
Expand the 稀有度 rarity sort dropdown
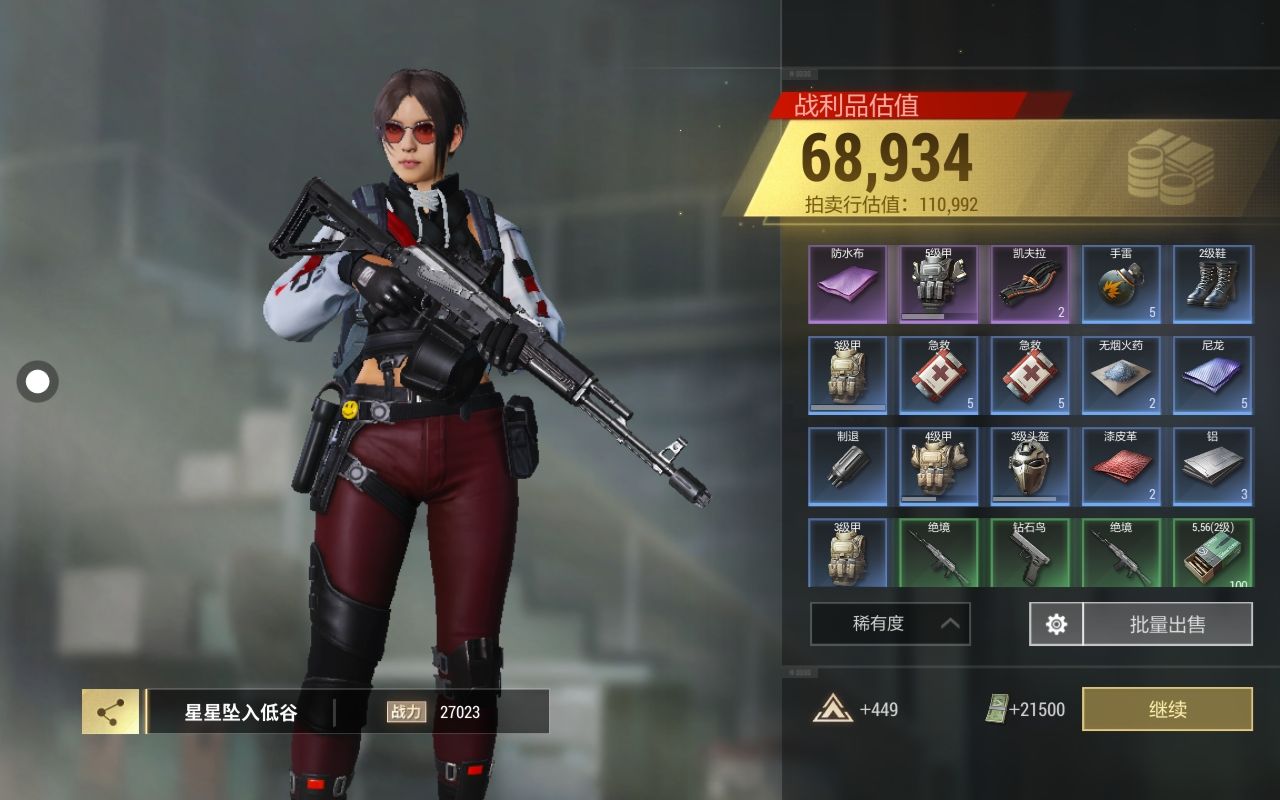pyautogui.click(x=889, y=624)
